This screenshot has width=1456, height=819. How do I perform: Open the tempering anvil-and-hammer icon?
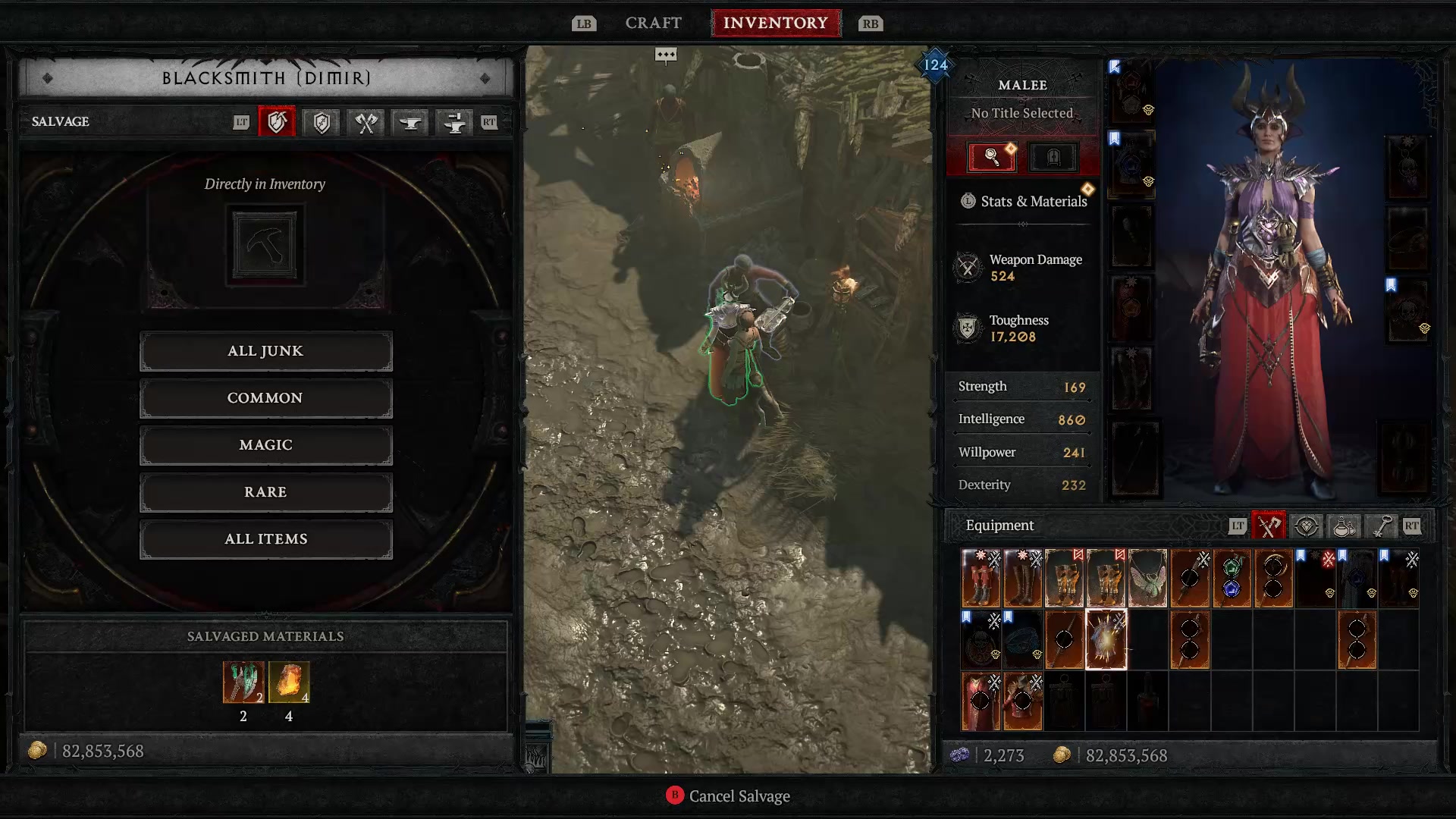click(453, 122)
